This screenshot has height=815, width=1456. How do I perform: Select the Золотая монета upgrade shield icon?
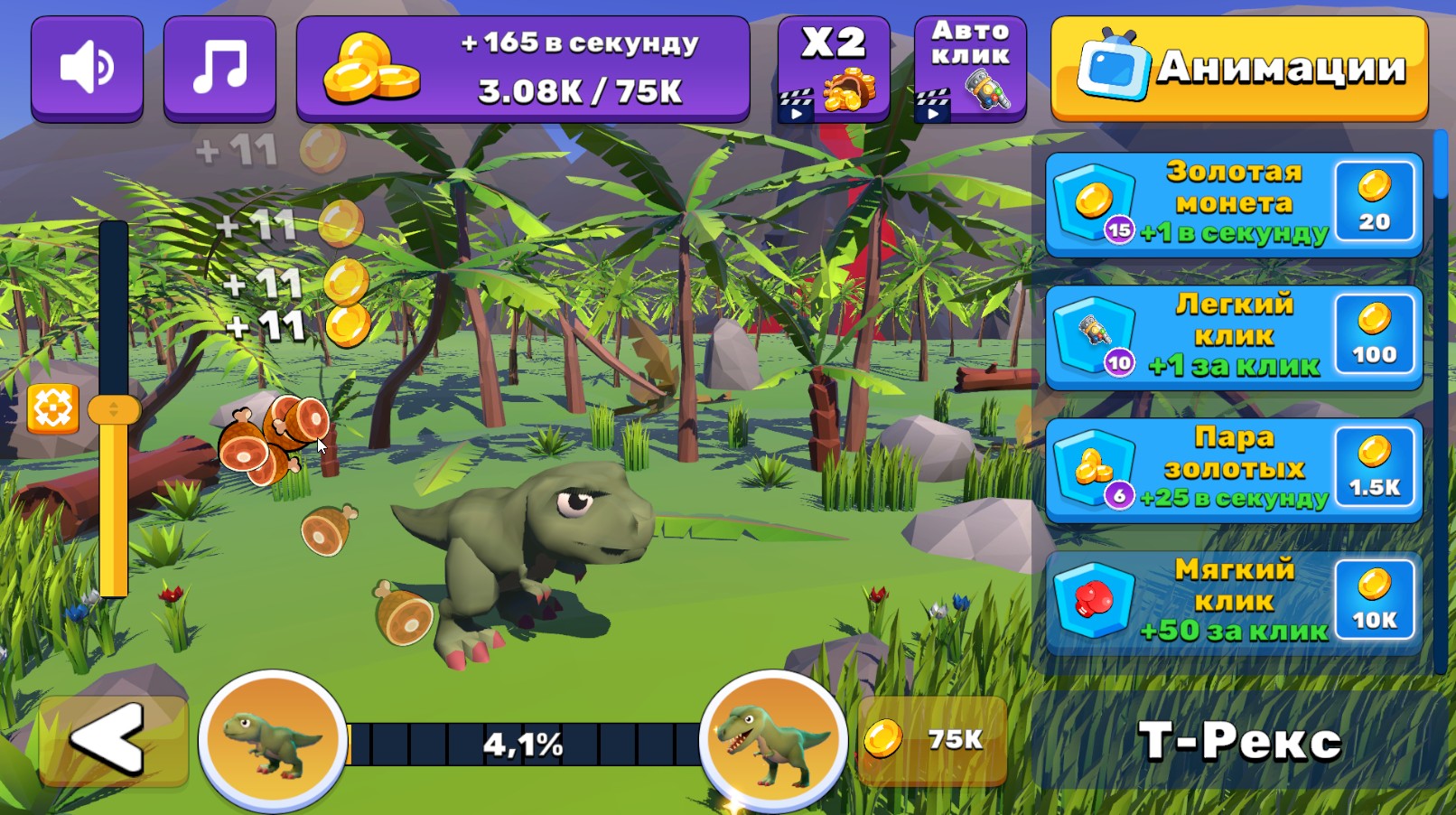click(x=1096, y=201)
